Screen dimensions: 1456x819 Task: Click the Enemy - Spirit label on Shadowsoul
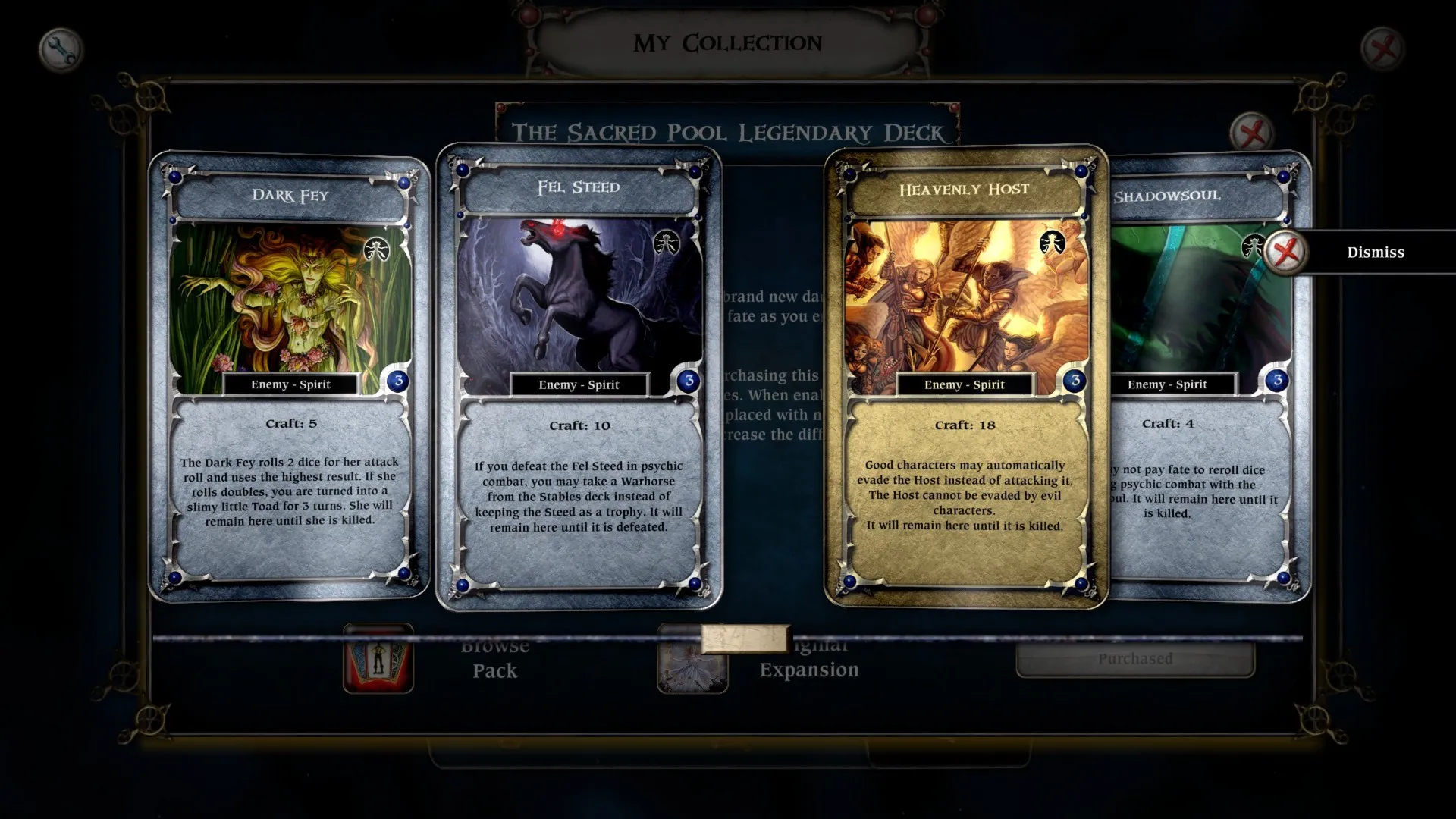(1169, 384)
